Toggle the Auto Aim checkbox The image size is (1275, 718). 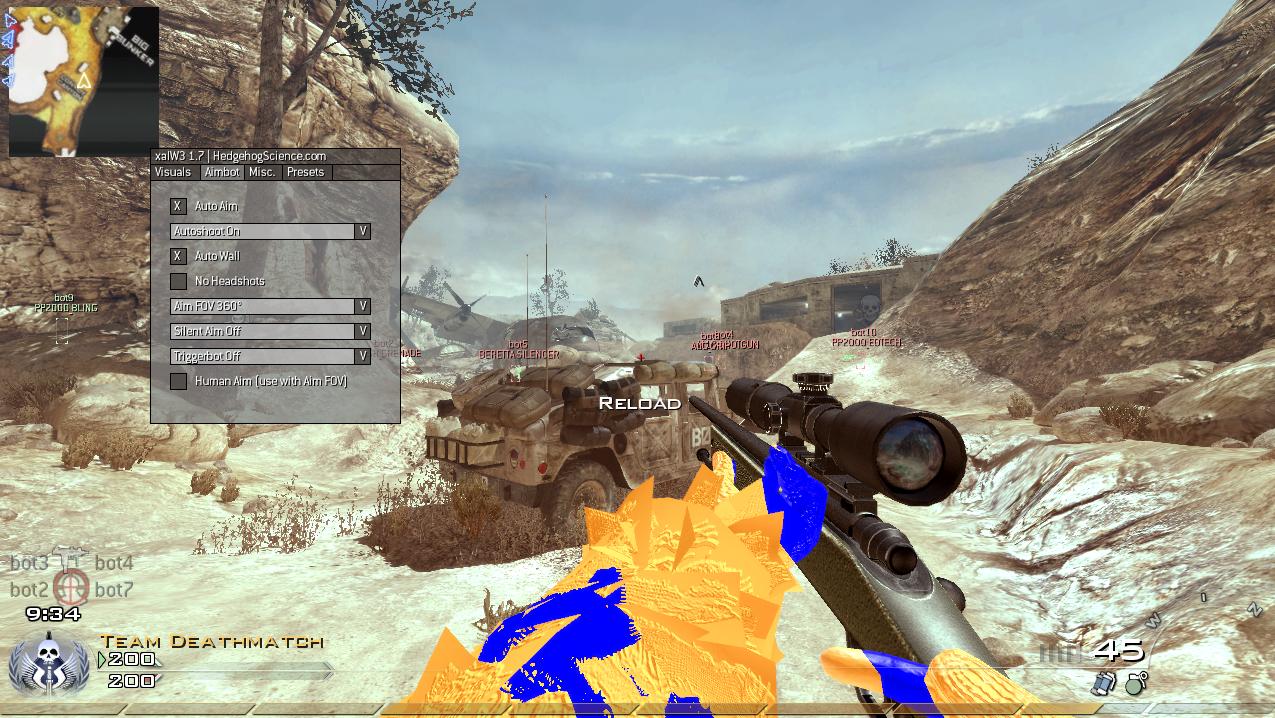coord(178,206)
